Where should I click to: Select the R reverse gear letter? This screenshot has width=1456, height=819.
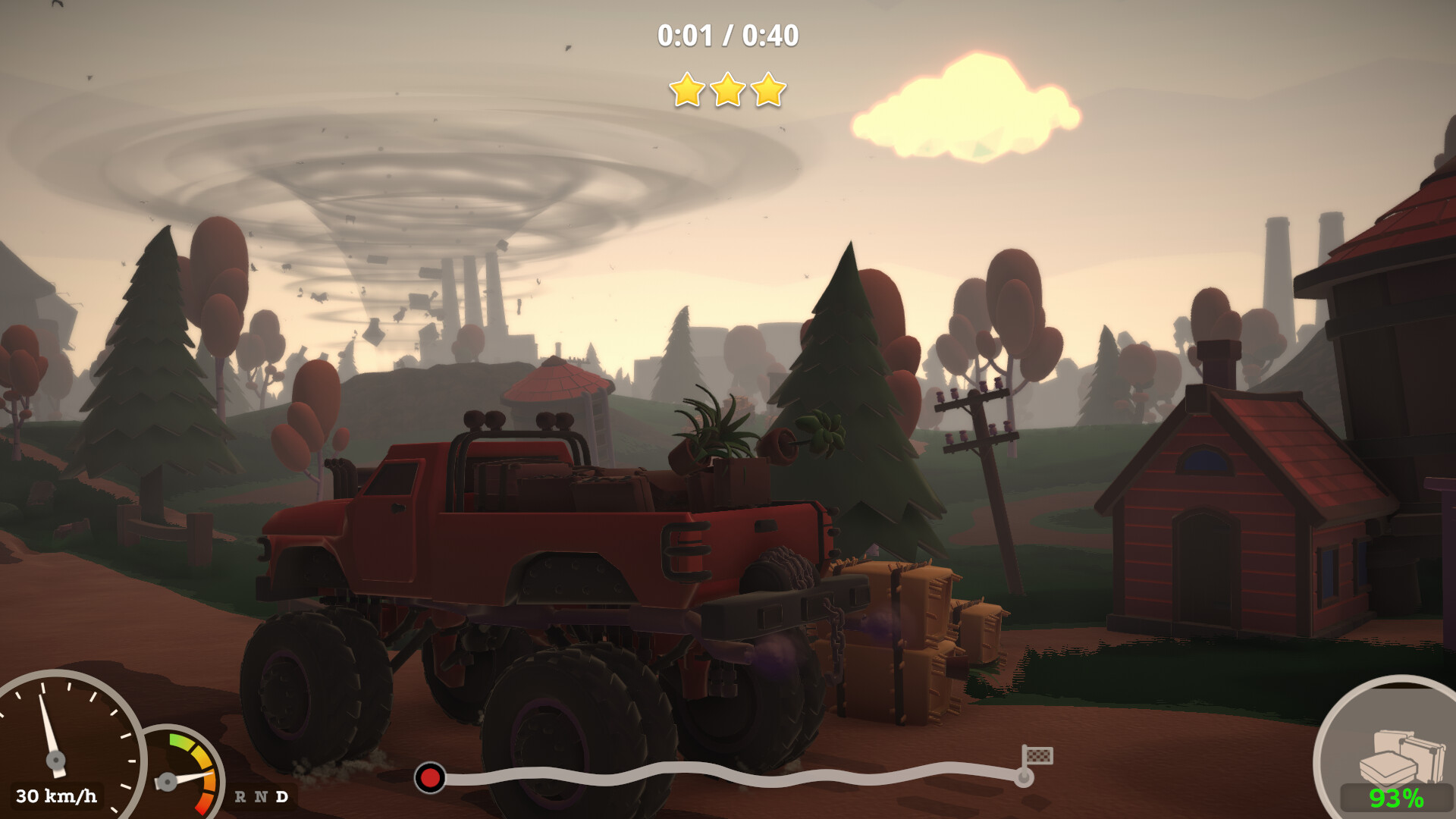[240, 796]
